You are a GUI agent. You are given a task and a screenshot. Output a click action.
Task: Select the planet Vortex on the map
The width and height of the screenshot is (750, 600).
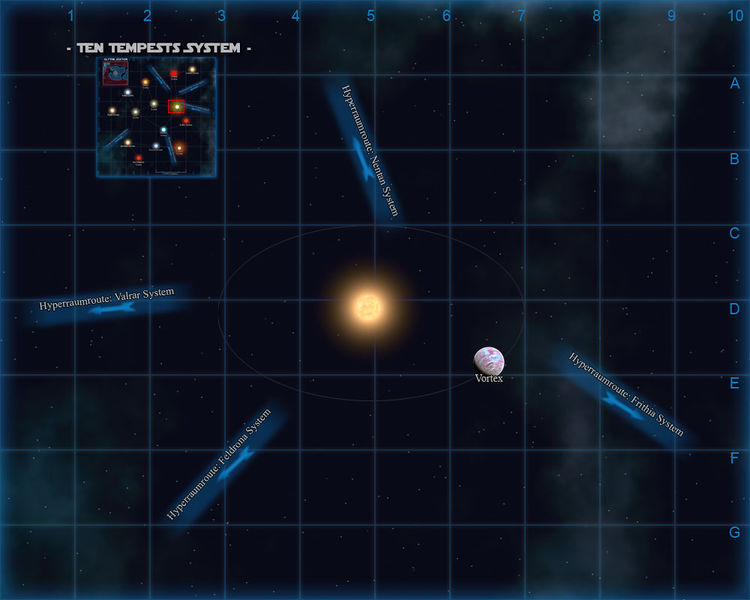489,360
